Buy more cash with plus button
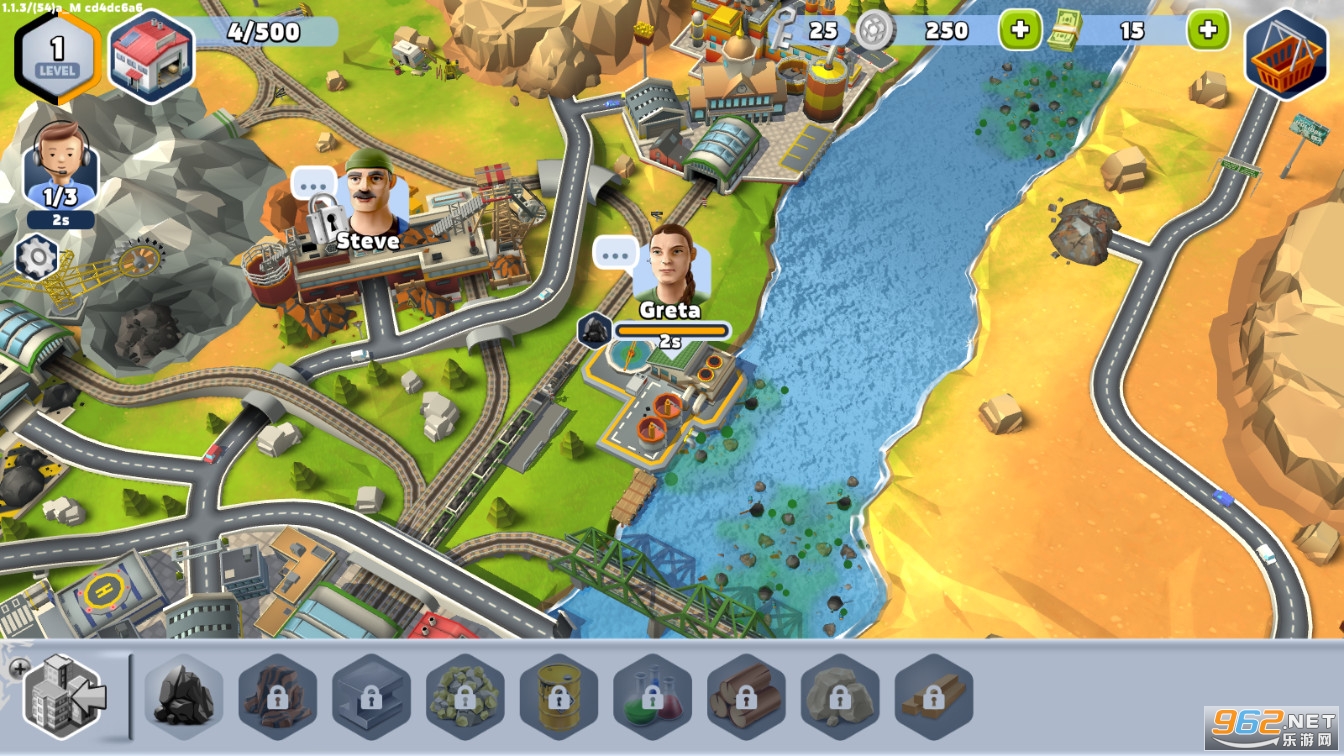Image resolution: width=1344 pixels, height=756 pixels. pos(1208,30)
